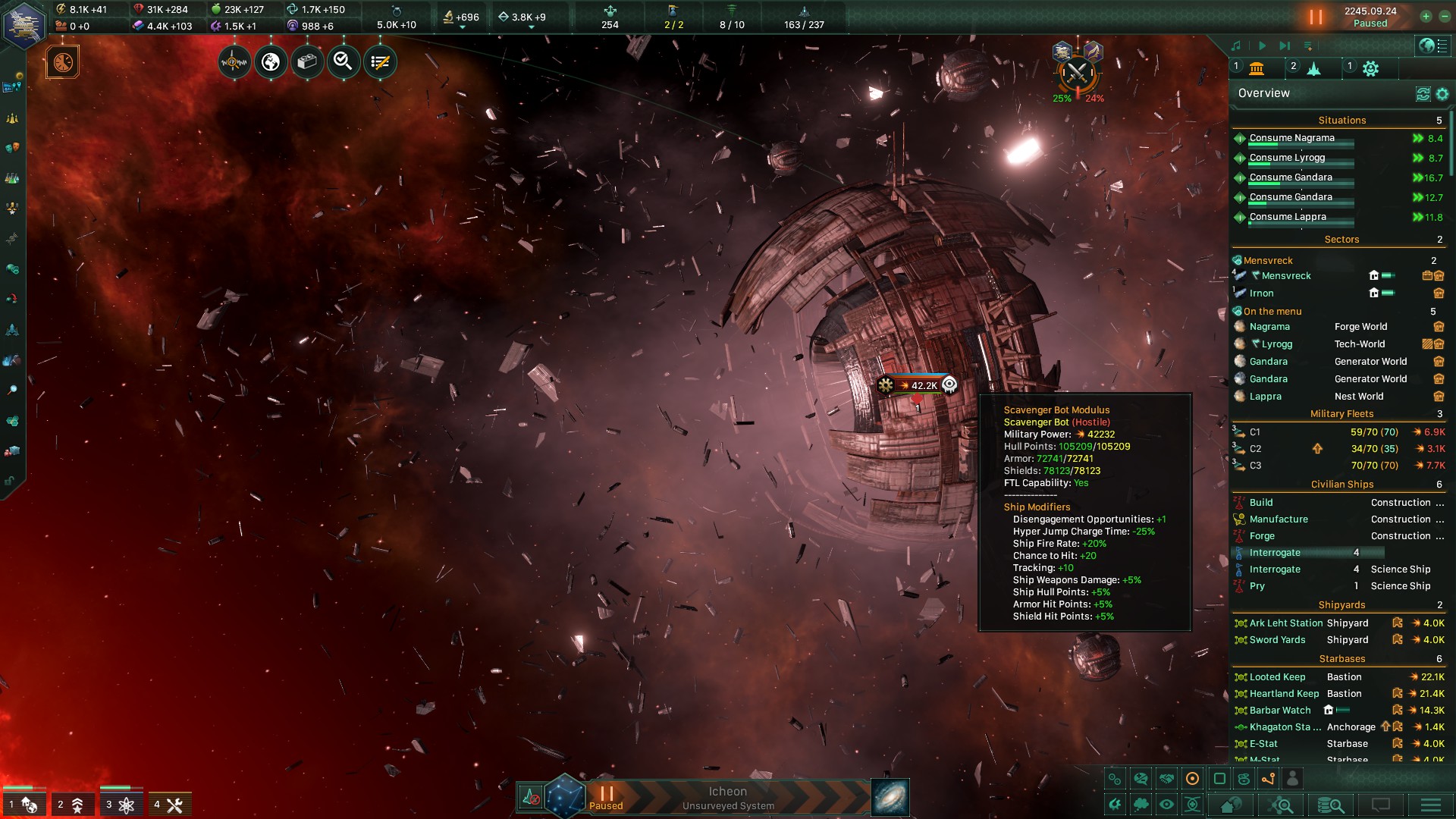Pause or resume with the top pause button

point(1316,17)
